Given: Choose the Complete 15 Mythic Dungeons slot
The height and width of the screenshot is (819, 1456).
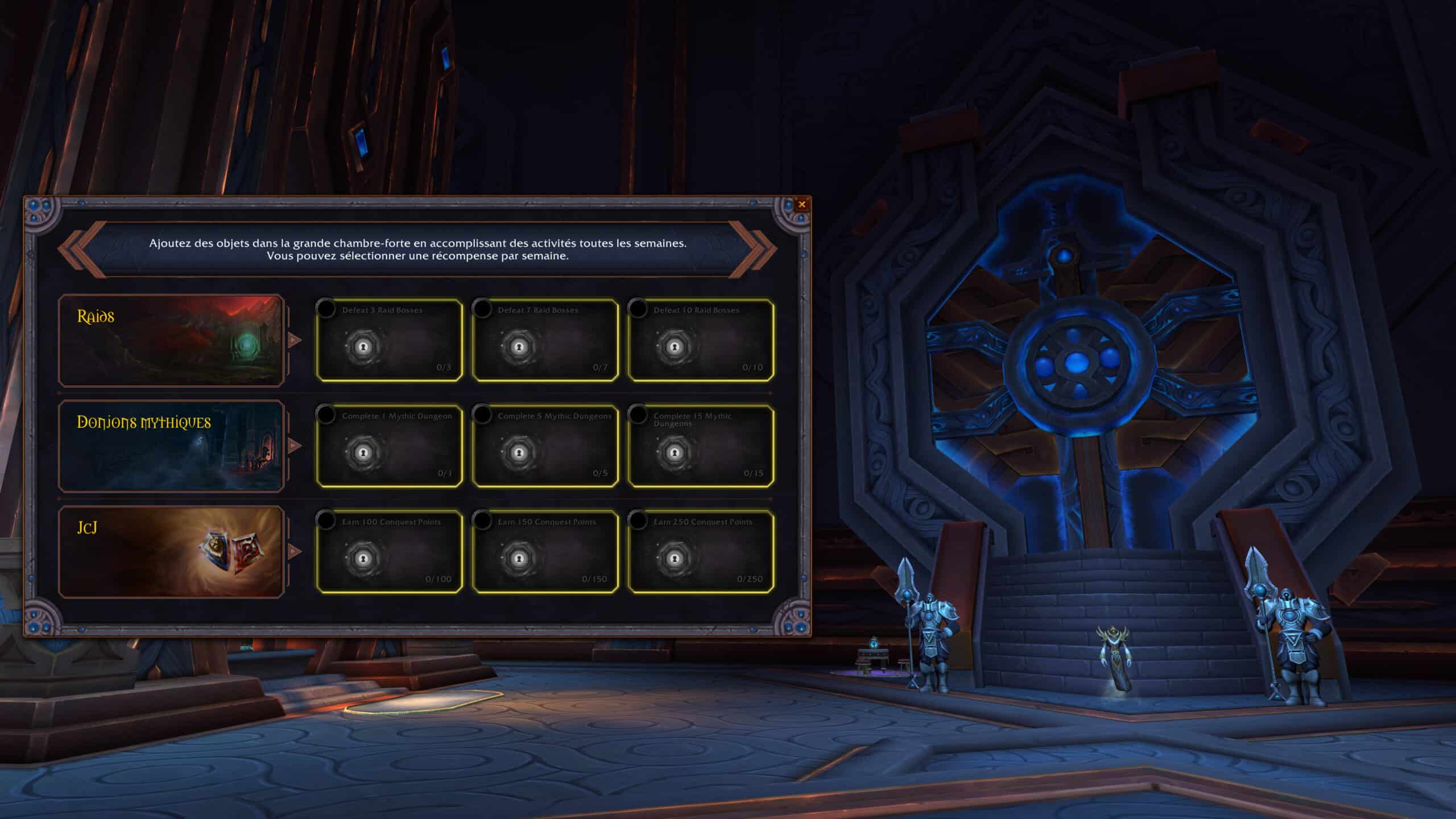Looking at the screenshot, I should pos(701,446).
